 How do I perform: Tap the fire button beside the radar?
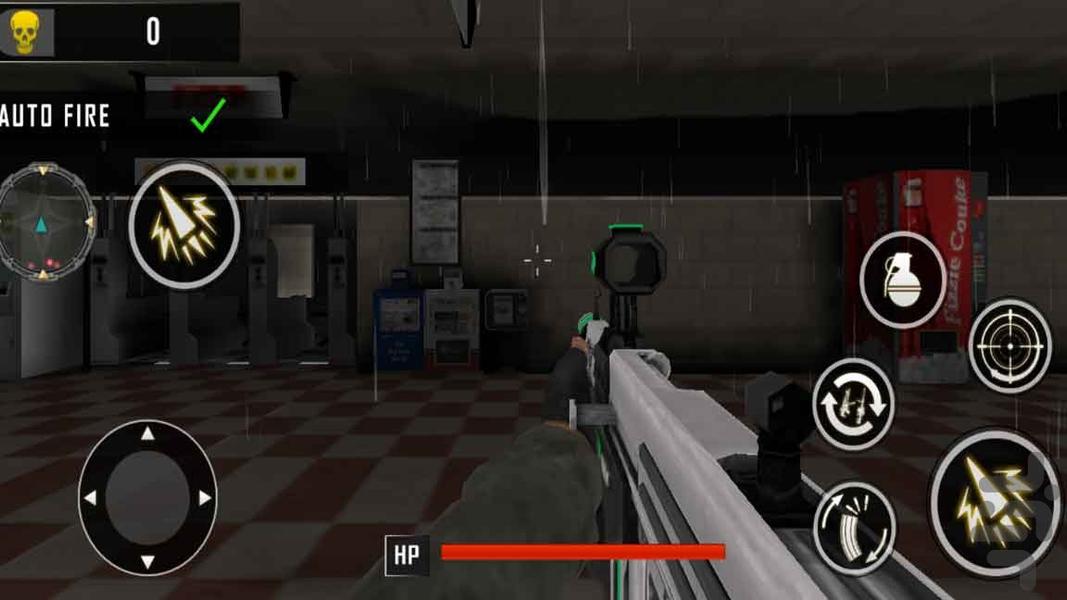point(184,225)
